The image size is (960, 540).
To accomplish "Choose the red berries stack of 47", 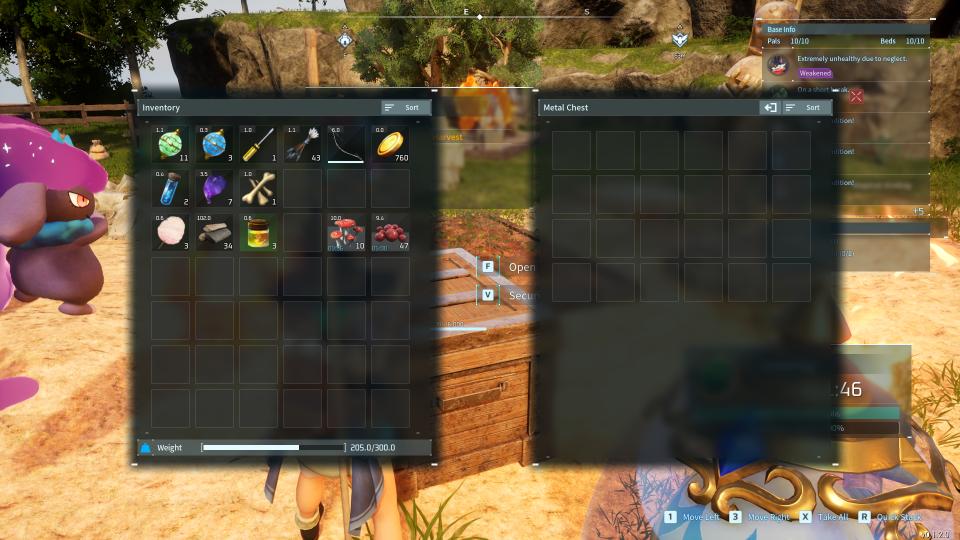I will (x=391, y=232).
